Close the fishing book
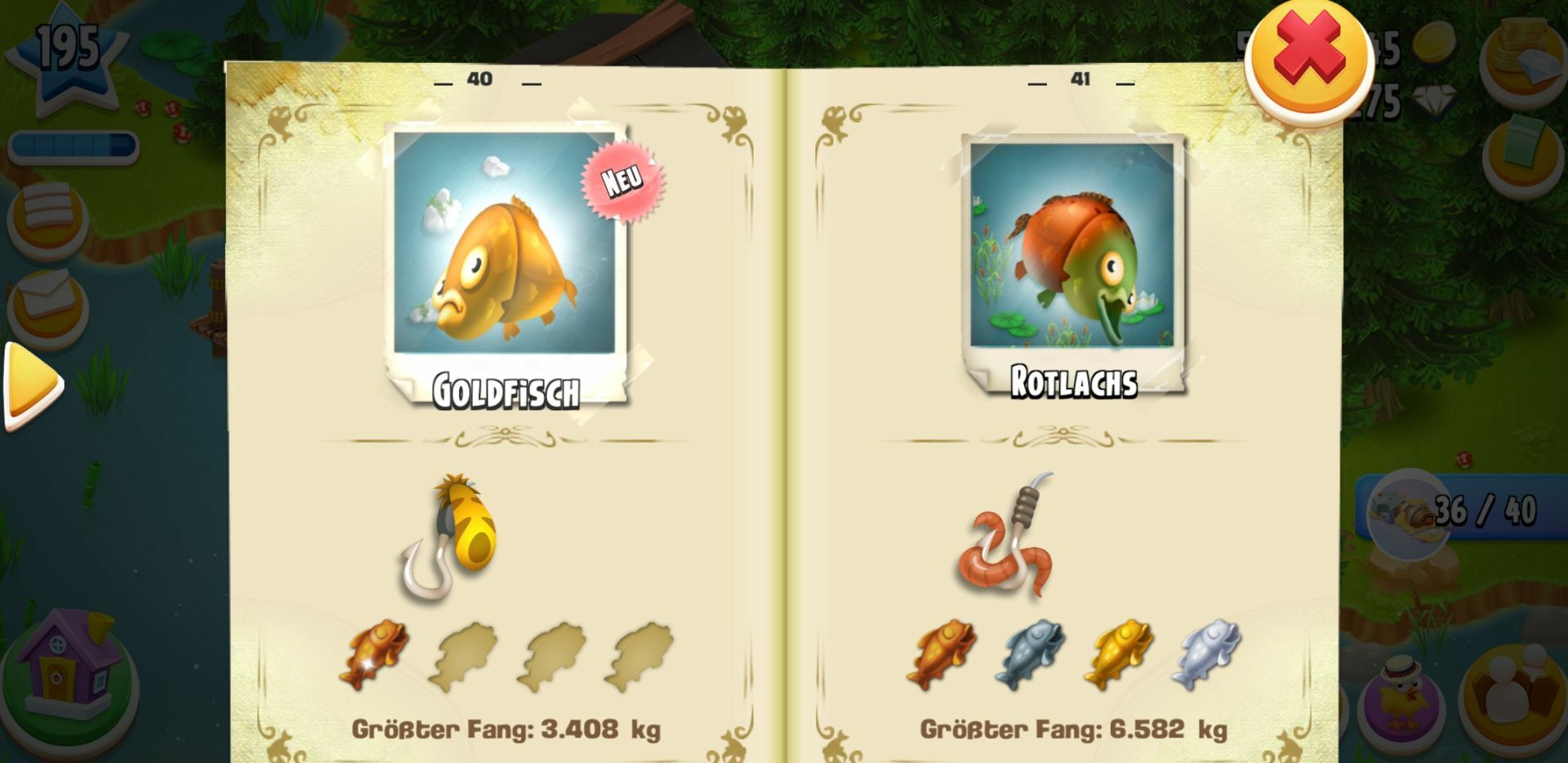 [x=1308, y=59]
